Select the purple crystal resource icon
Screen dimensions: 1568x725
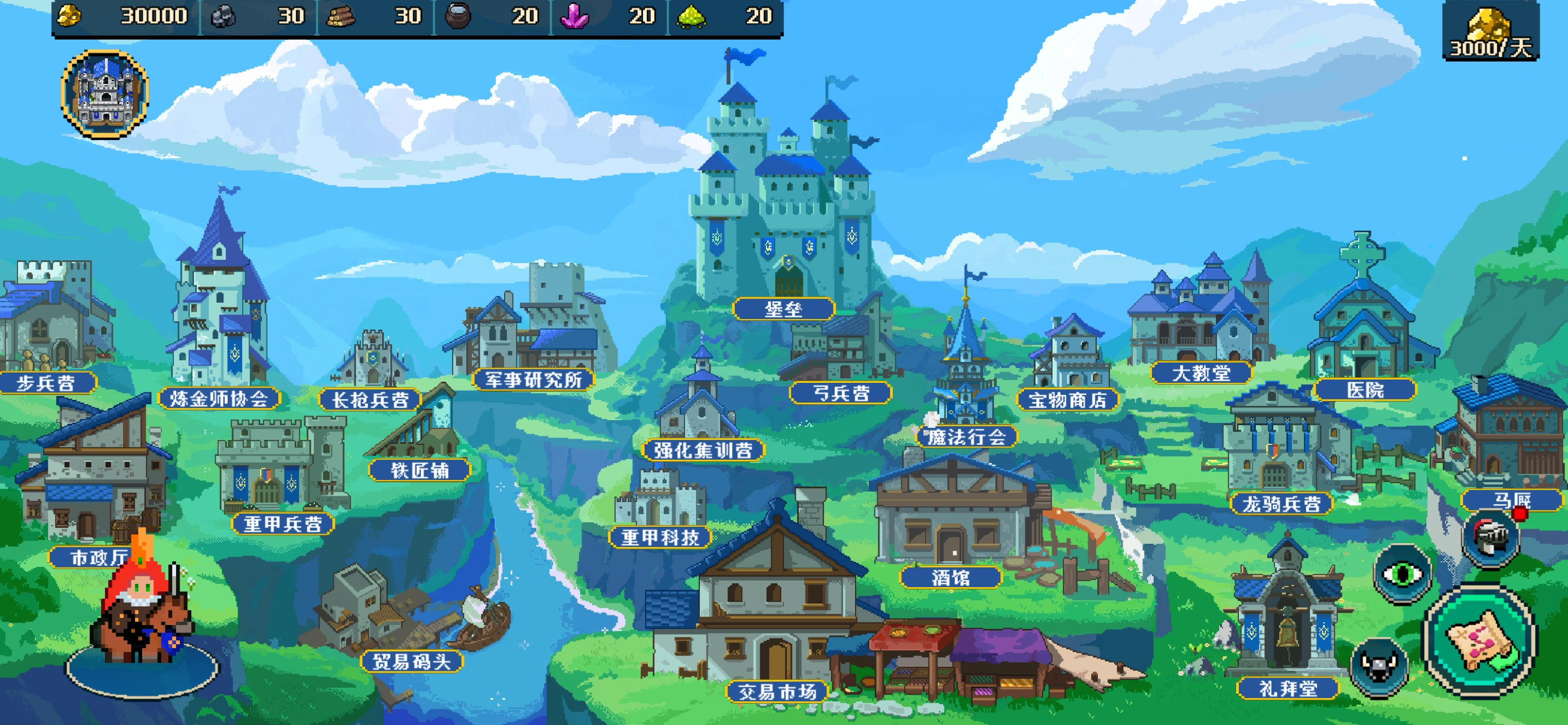tap(575, 16)
